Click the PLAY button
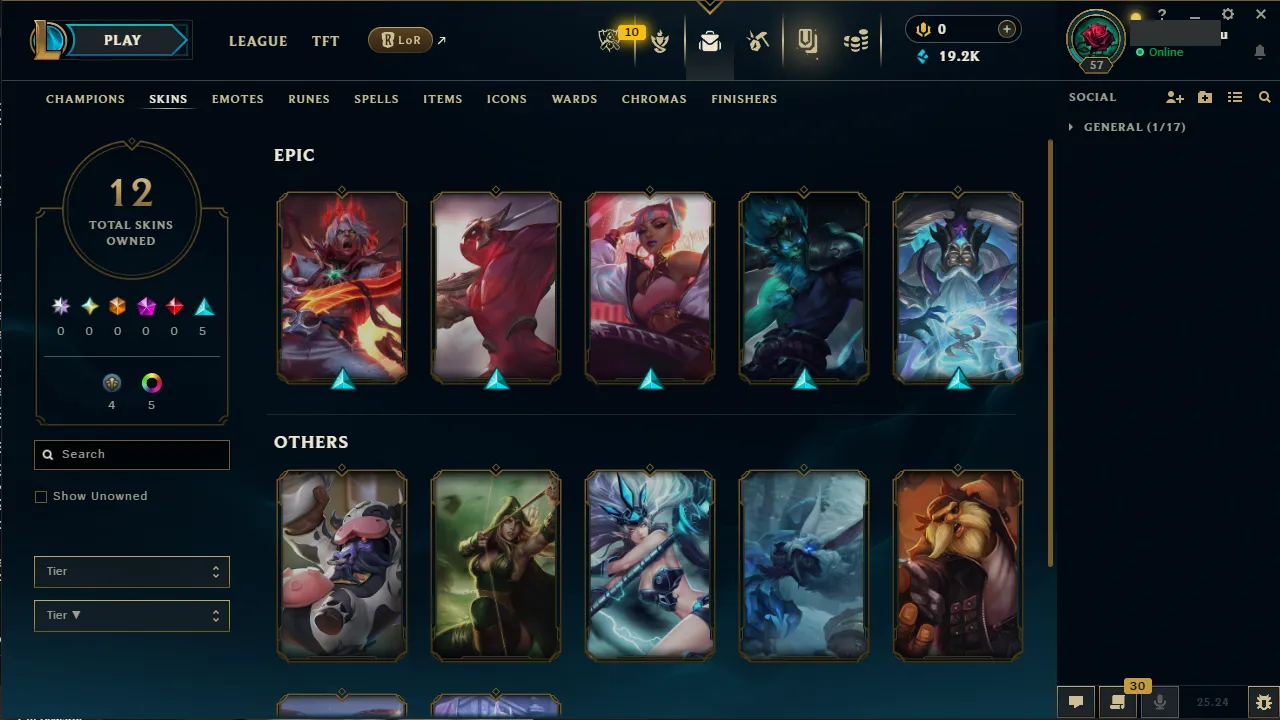The image size is (1280, 720). pyautogui.click(x=122, y=40)
